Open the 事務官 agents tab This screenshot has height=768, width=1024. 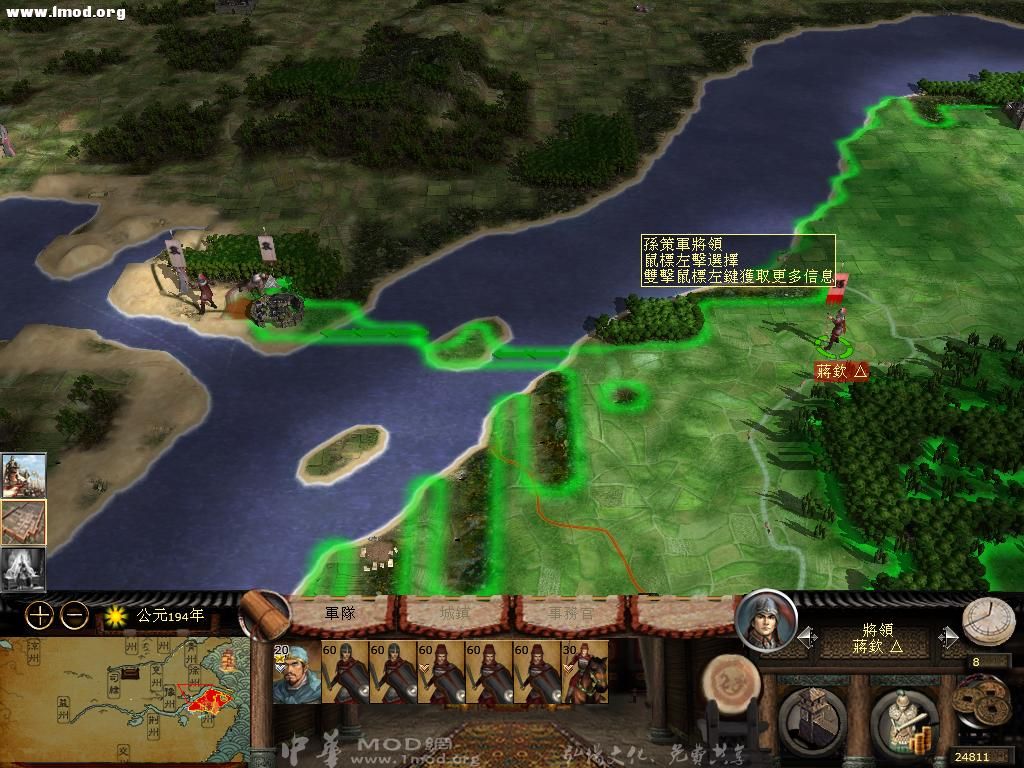(x=568, y=613)
